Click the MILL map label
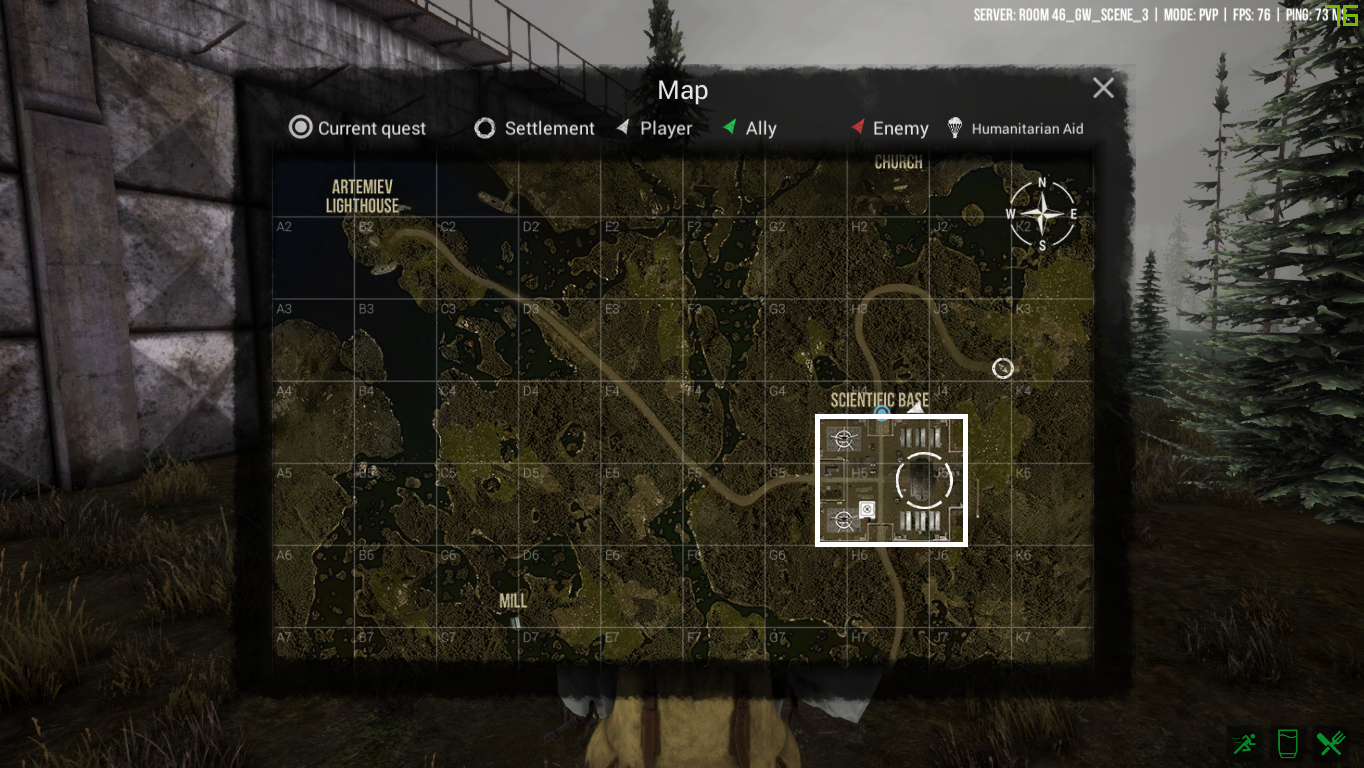 [x=513, y=600]
